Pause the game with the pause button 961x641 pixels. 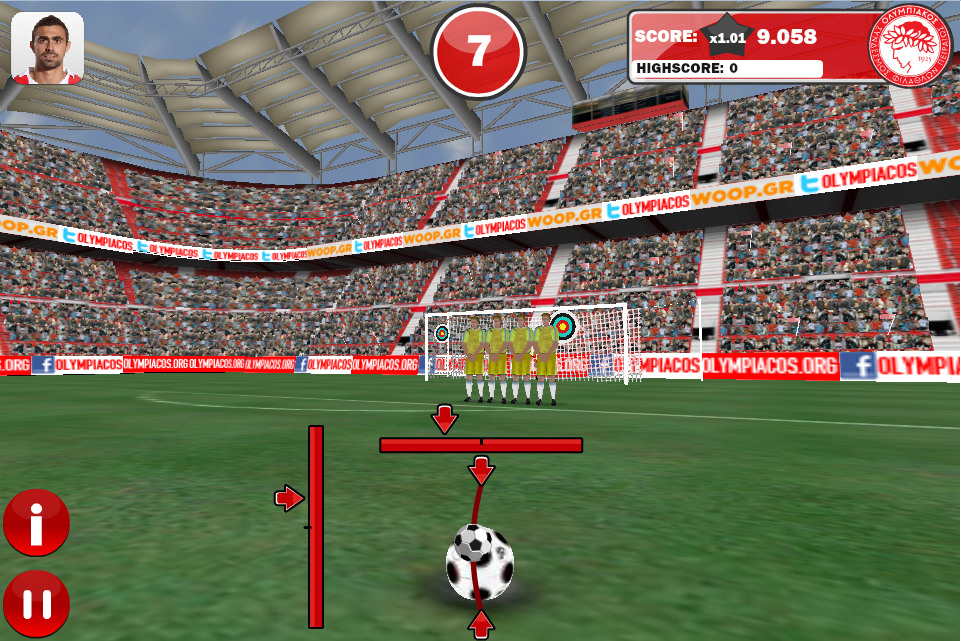(x=36, y=604)
